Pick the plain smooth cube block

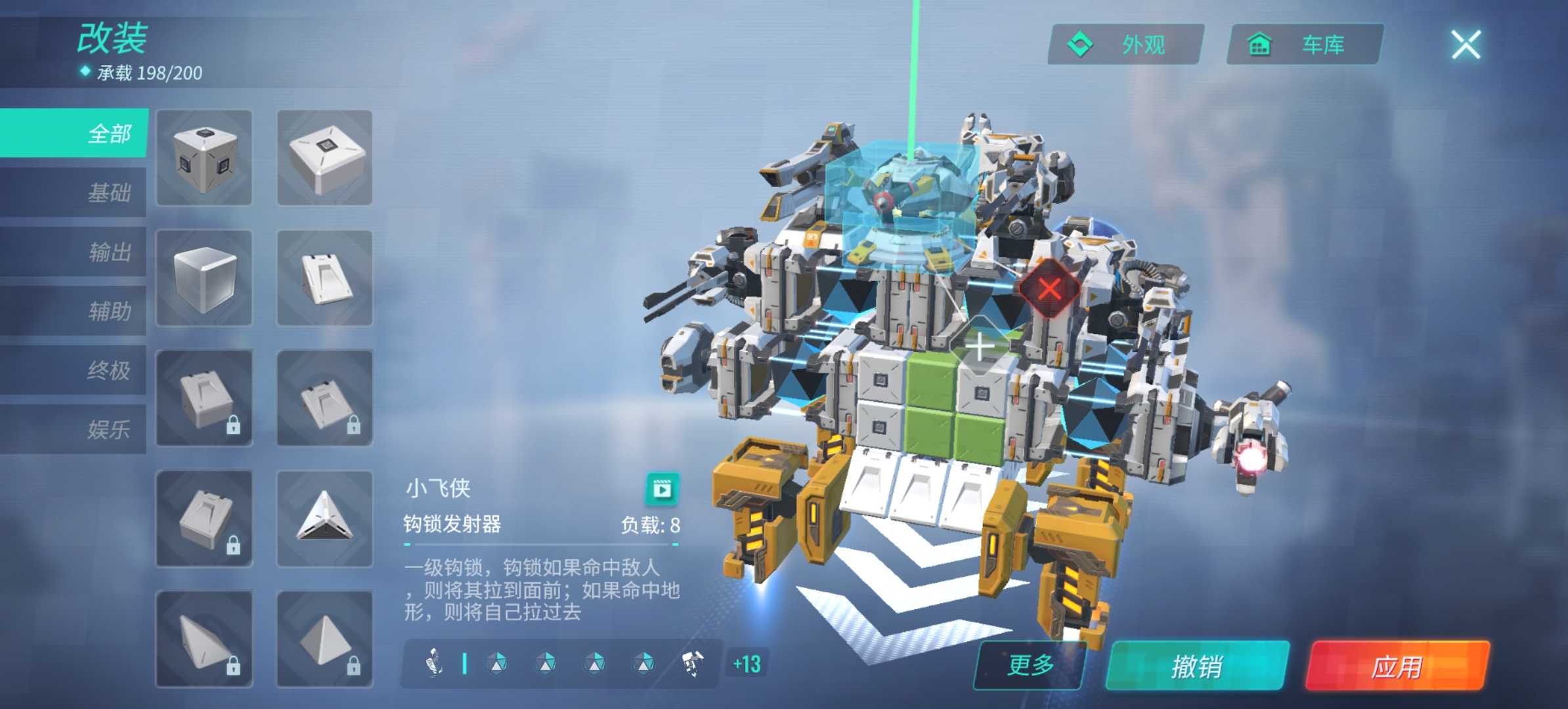click(x=204, y=278)
